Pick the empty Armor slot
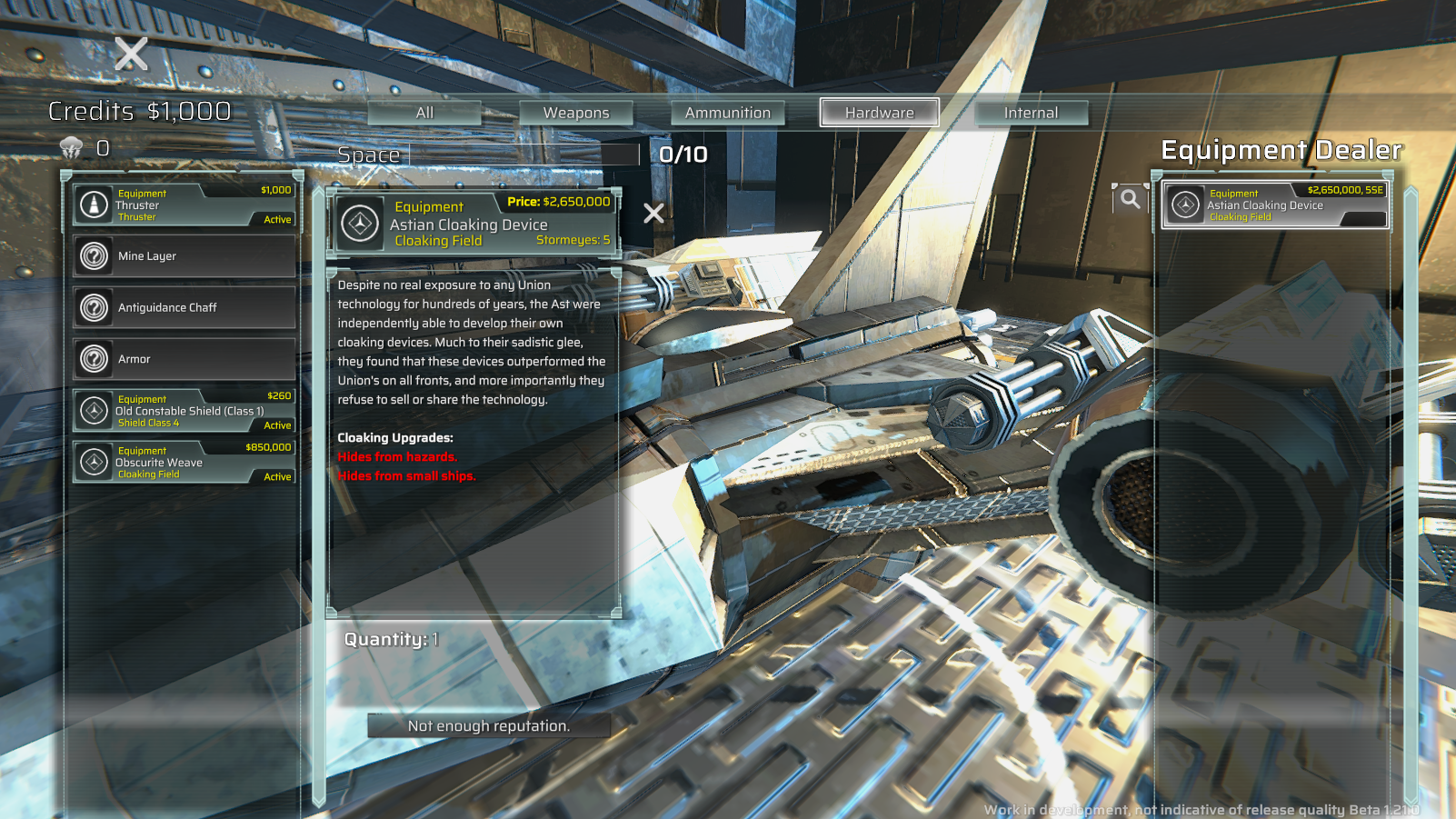 click(184, 359)
